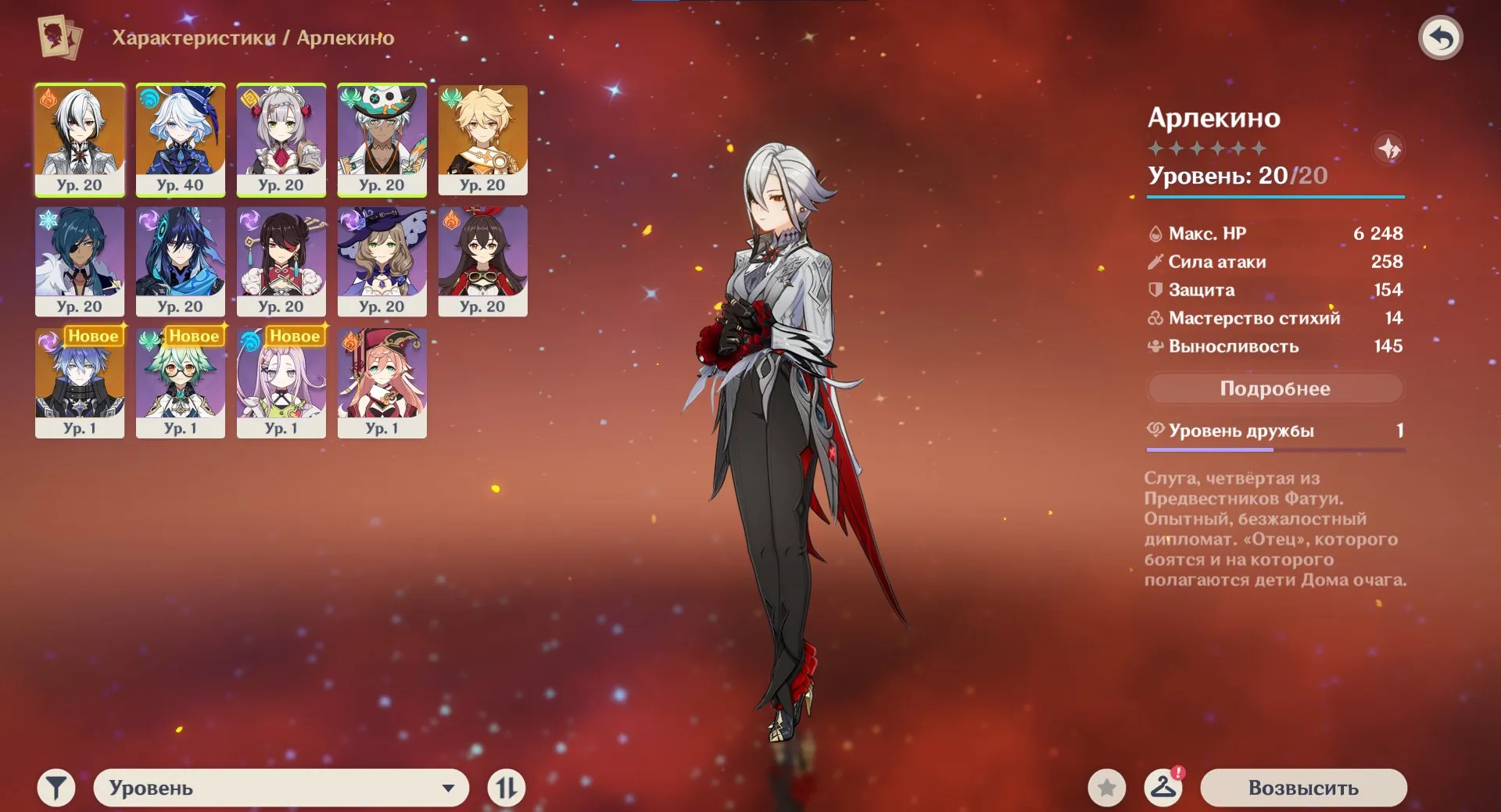The image size is (1501, 812).
Task: Select Kaeya's character portrait
Action: (x=80, y=261)
